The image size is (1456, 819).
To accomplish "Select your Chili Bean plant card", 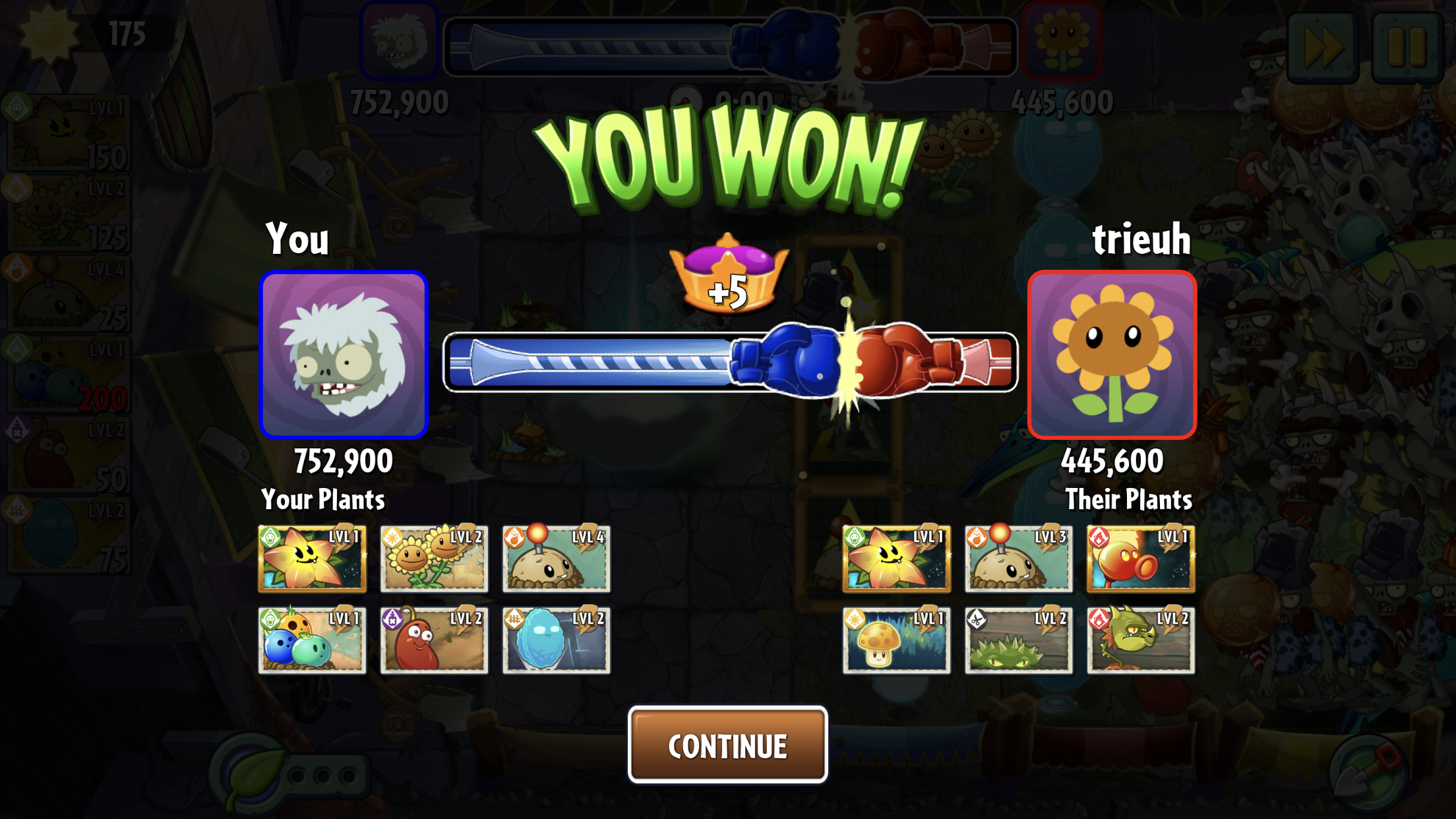I will pyautogui.click(x=434, y=640).
